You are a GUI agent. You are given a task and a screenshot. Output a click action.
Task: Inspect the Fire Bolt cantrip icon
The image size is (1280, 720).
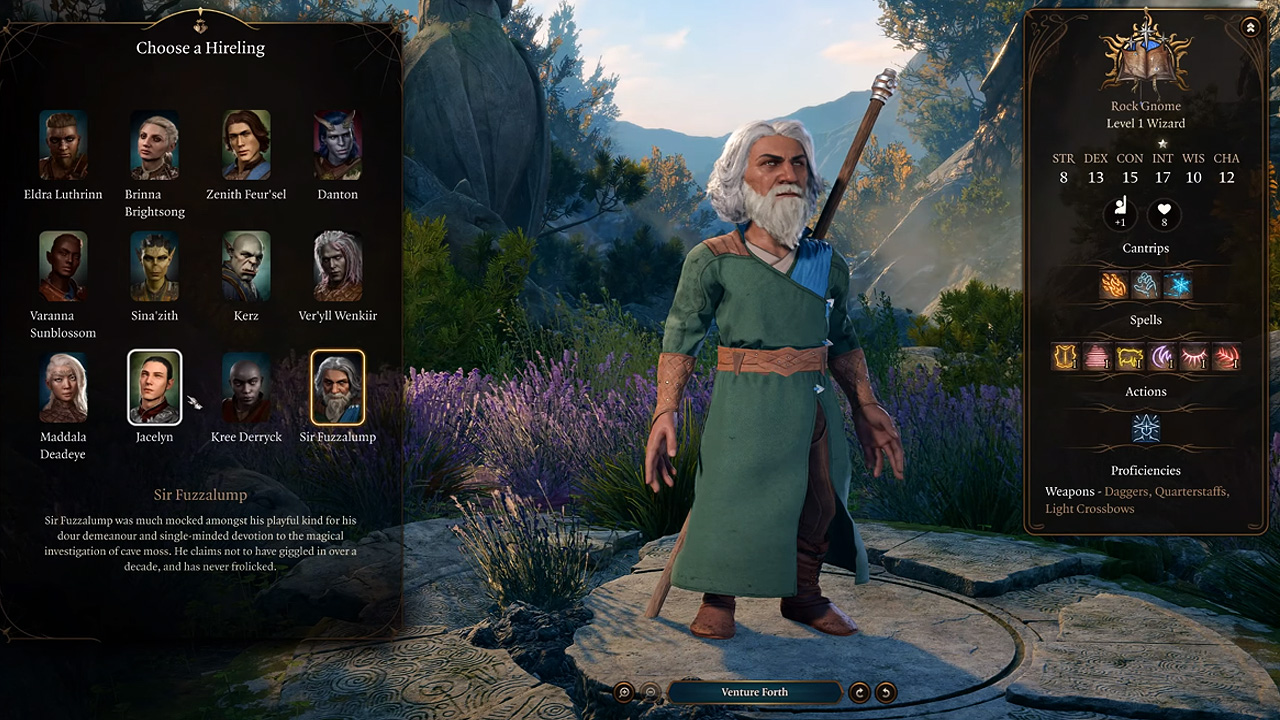tap(1114, 286)
